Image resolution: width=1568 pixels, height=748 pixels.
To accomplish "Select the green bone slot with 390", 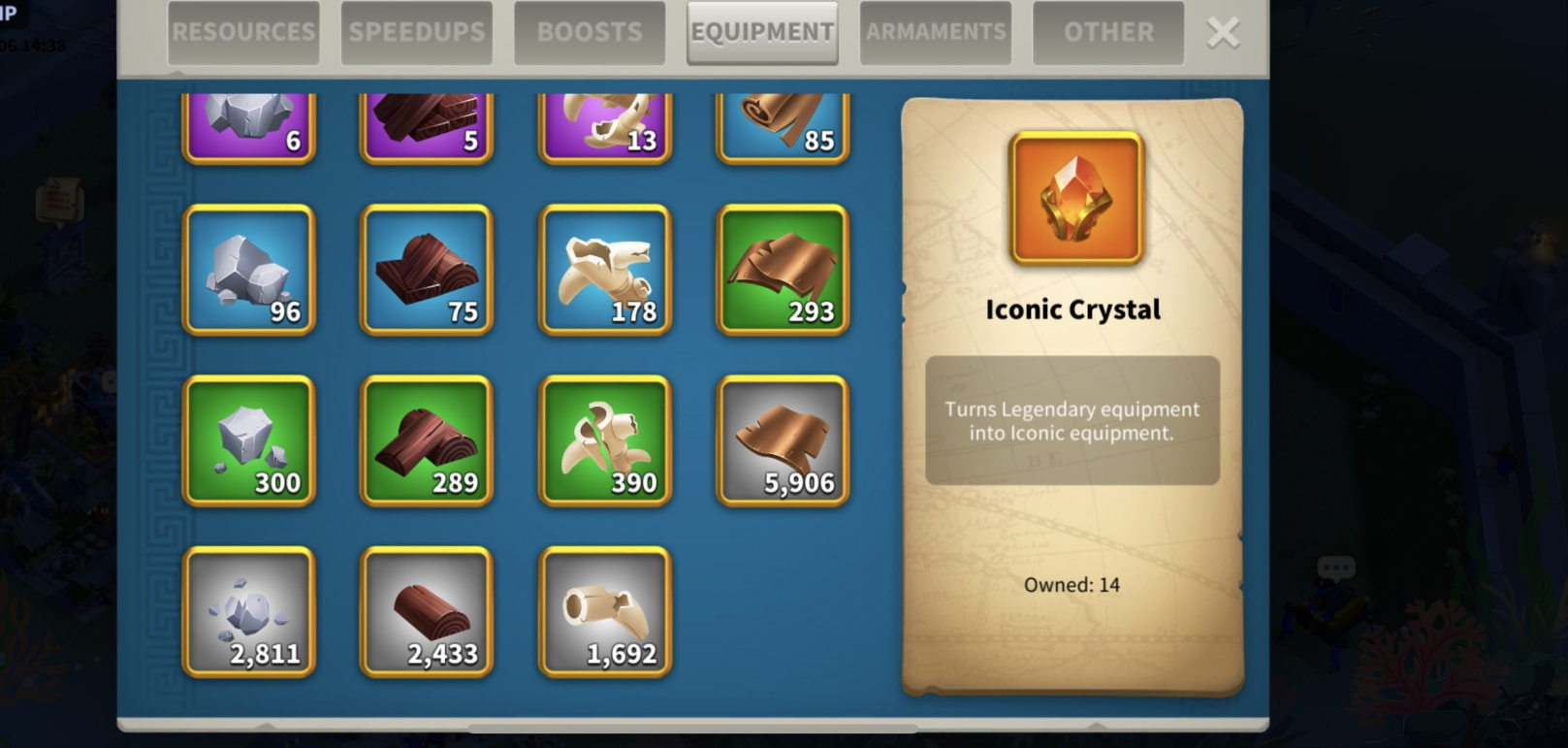I will coord(605,441).
